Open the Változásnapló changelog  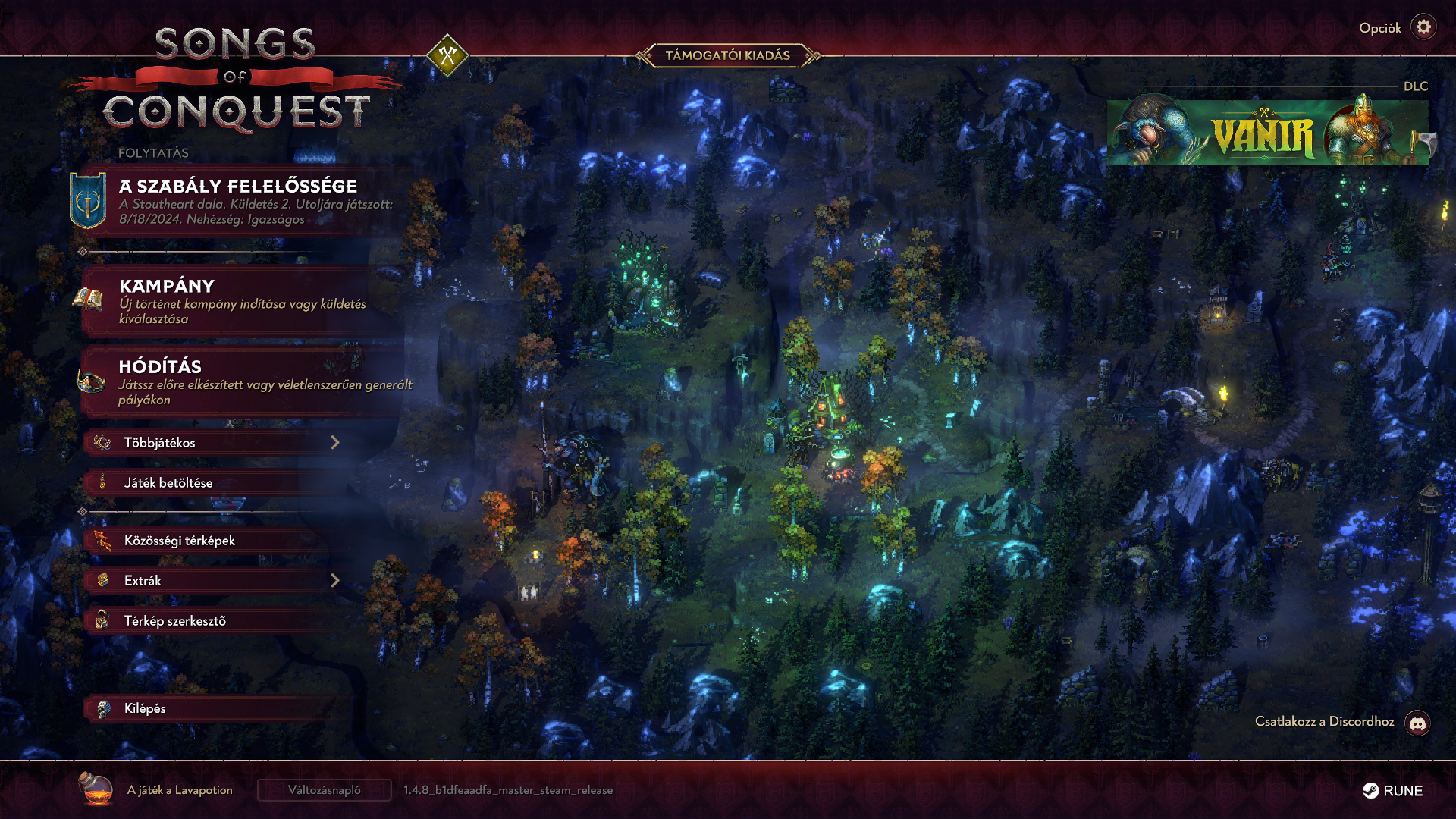(x=325, y=790)
